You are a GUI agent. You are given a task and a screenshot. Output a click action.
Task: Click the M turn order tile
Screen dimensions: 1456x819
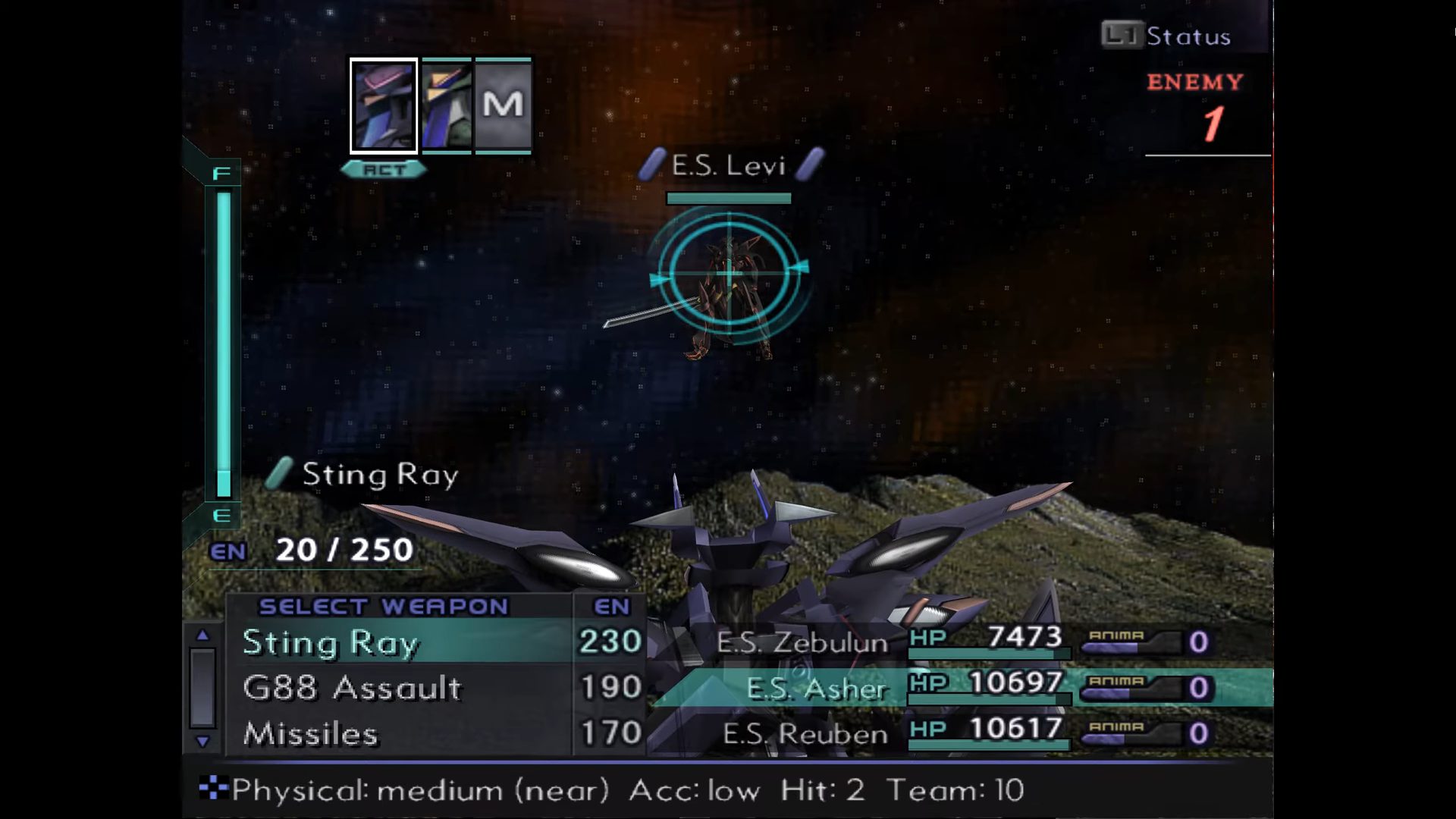click(x=503, y=106)
